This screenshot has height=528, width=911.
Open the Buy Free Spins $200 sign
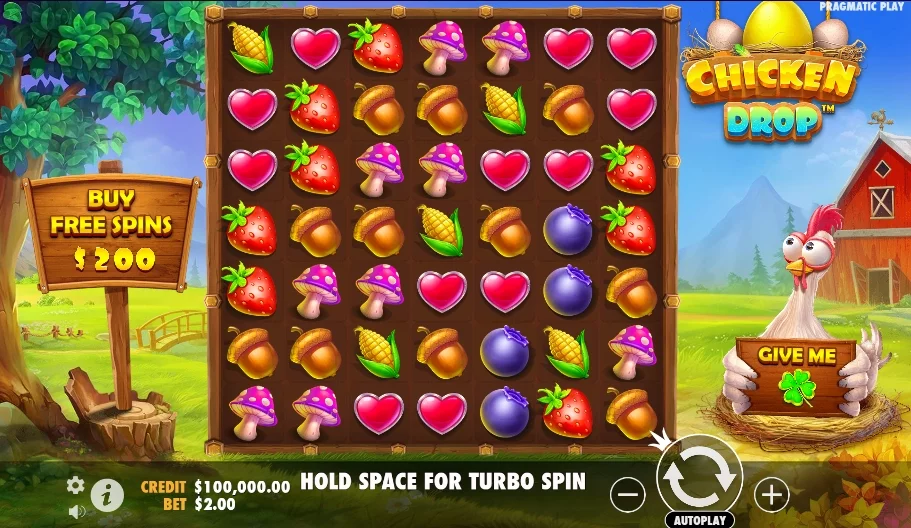coord(112,229)
